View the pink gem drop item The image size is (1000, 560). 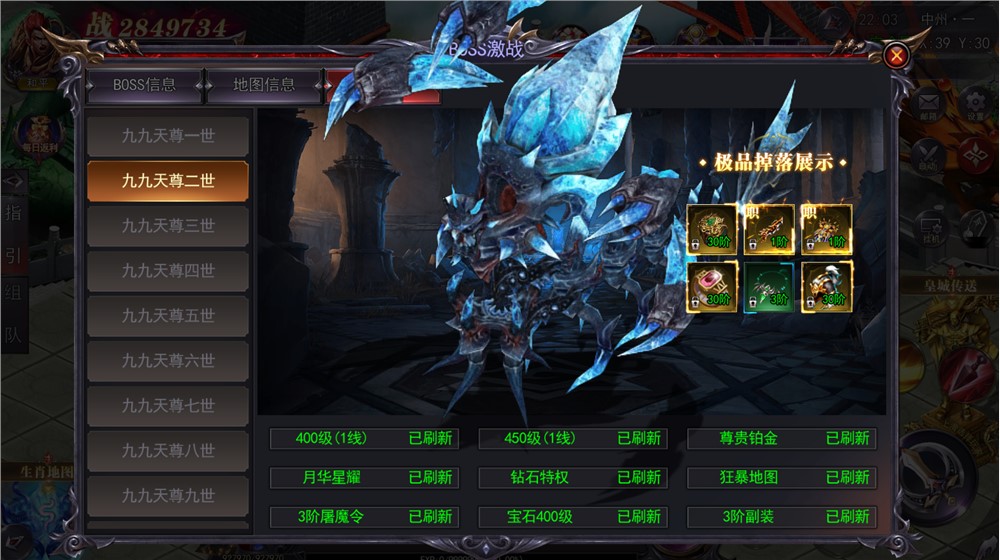(x=712, y=287)
